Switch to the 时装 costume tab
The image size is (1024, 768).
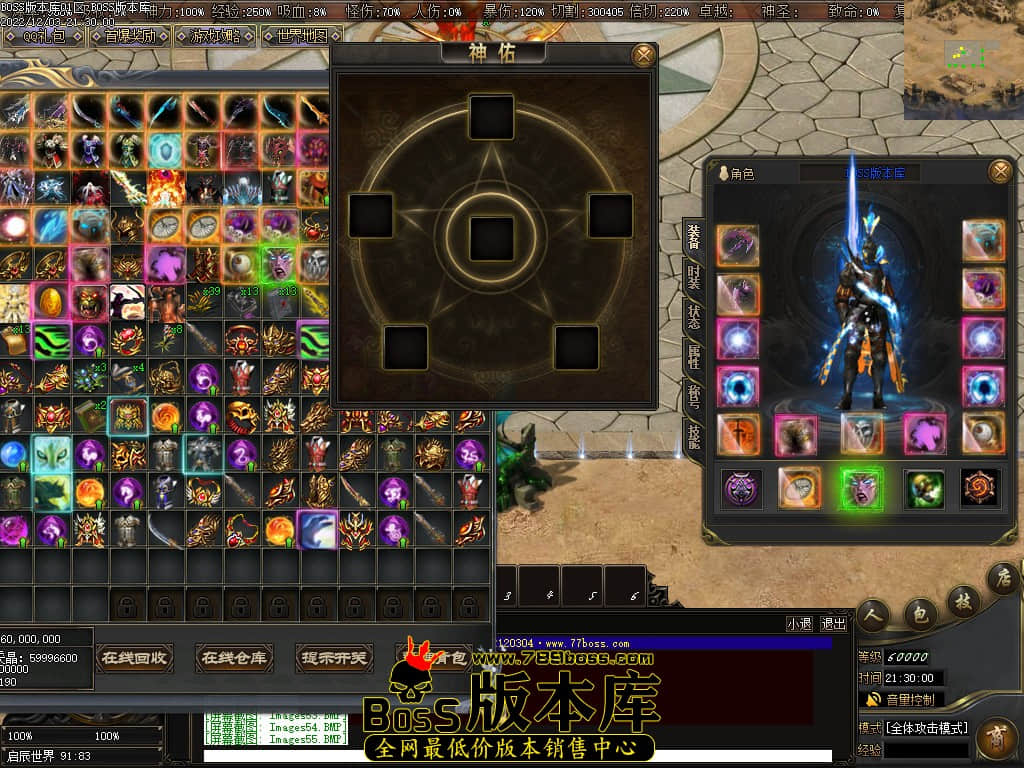pyautogui.click(x=693, y=276)
